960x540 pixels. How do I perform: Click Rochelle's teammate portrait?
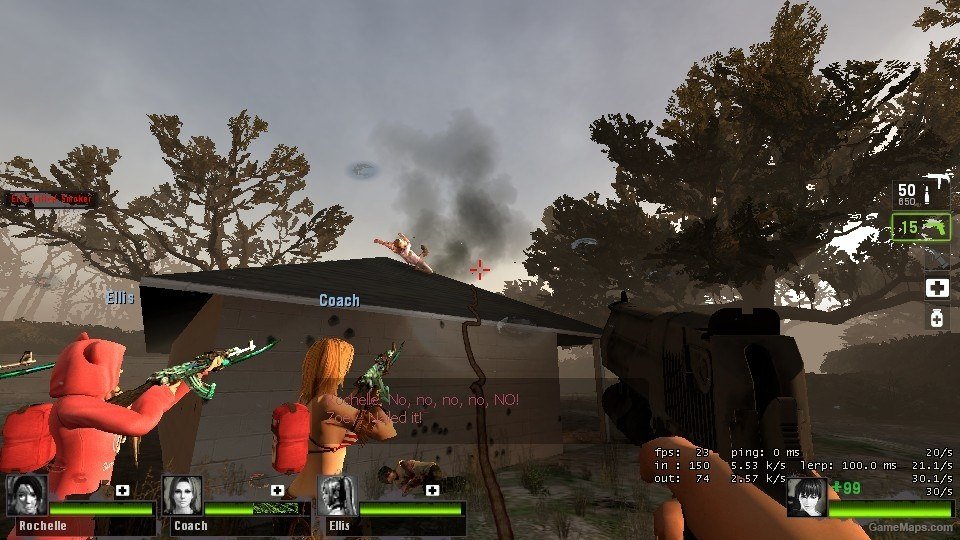point(26,495)
